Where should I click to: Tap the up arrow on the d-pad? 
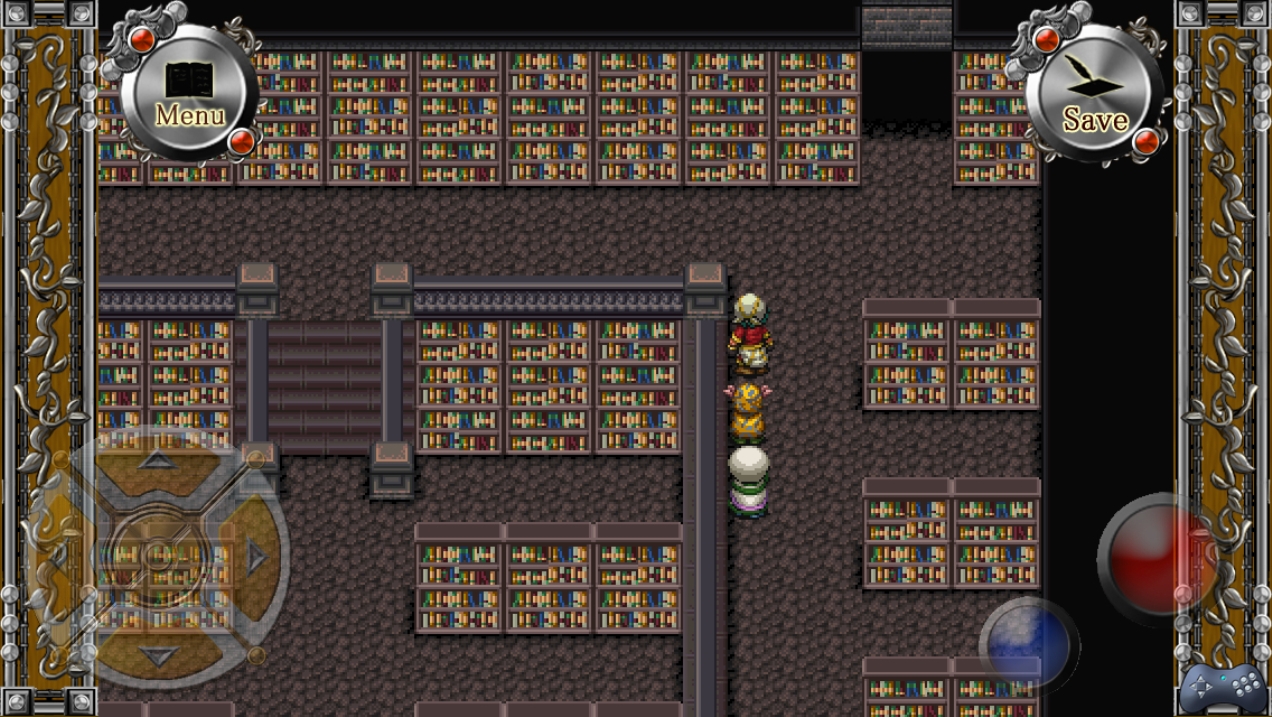point(157,461)
